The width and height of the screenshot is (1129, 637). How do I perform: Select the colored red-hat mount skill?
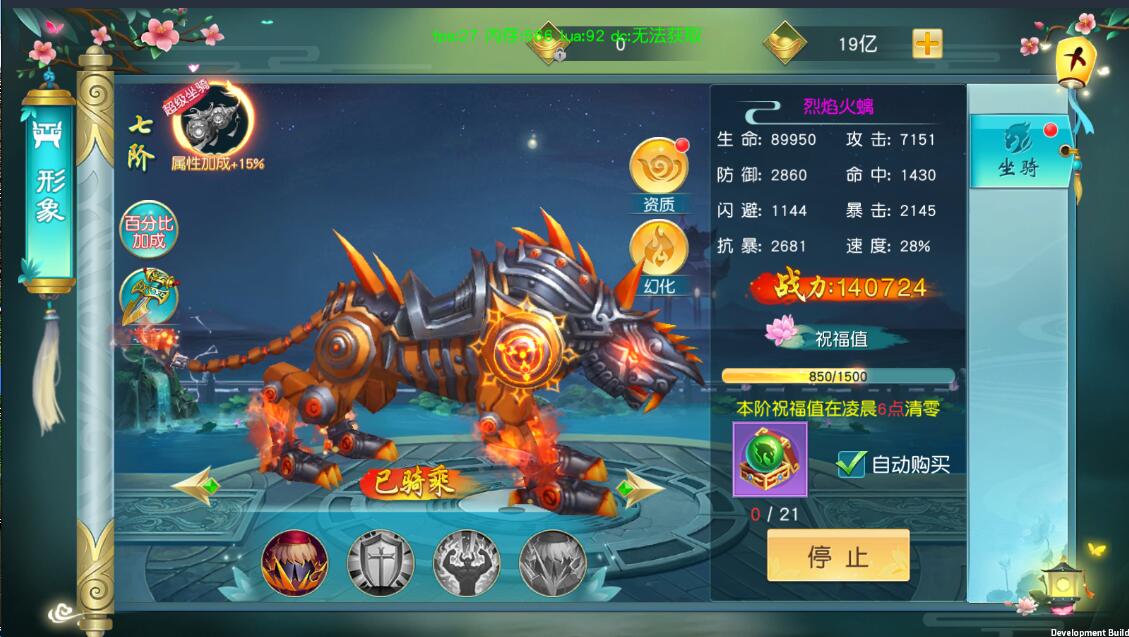click(295, 563)
